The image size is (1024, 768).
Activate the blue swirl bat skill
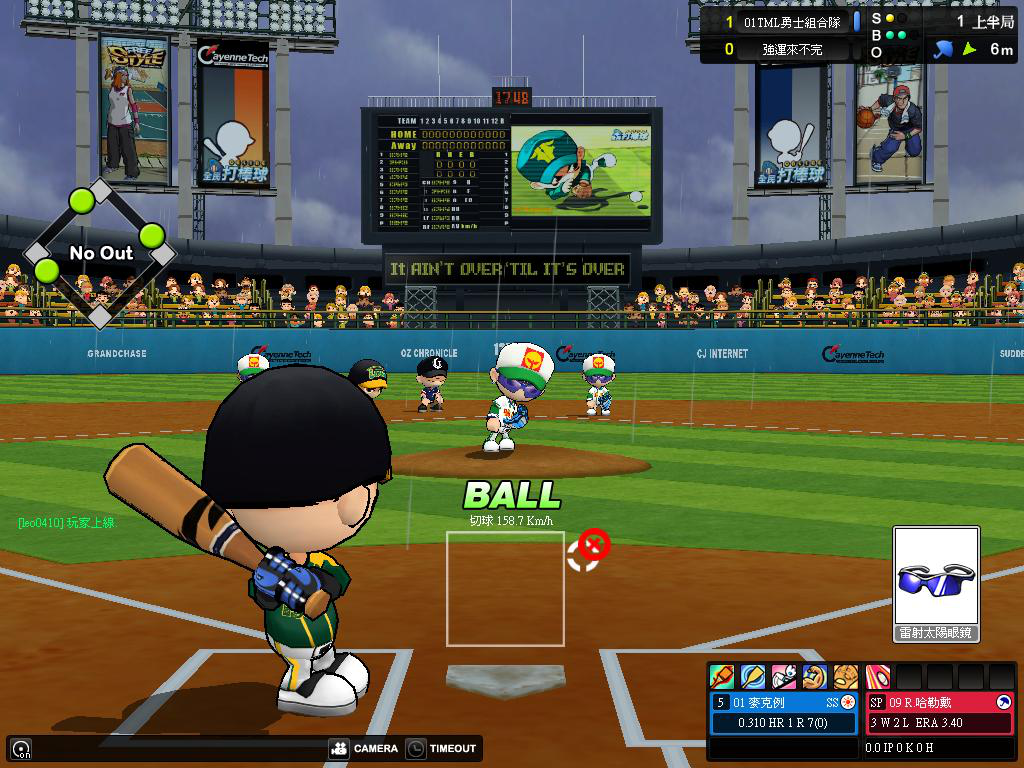click(x=752, y=677)
